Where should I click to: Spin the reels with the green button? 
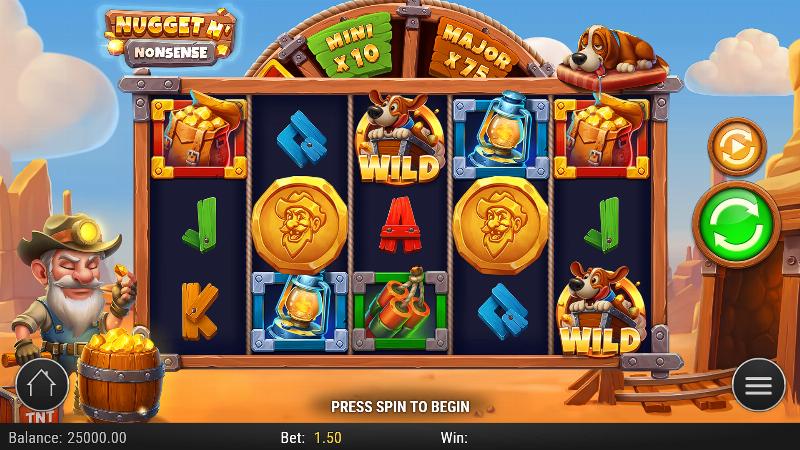point(735,217)
